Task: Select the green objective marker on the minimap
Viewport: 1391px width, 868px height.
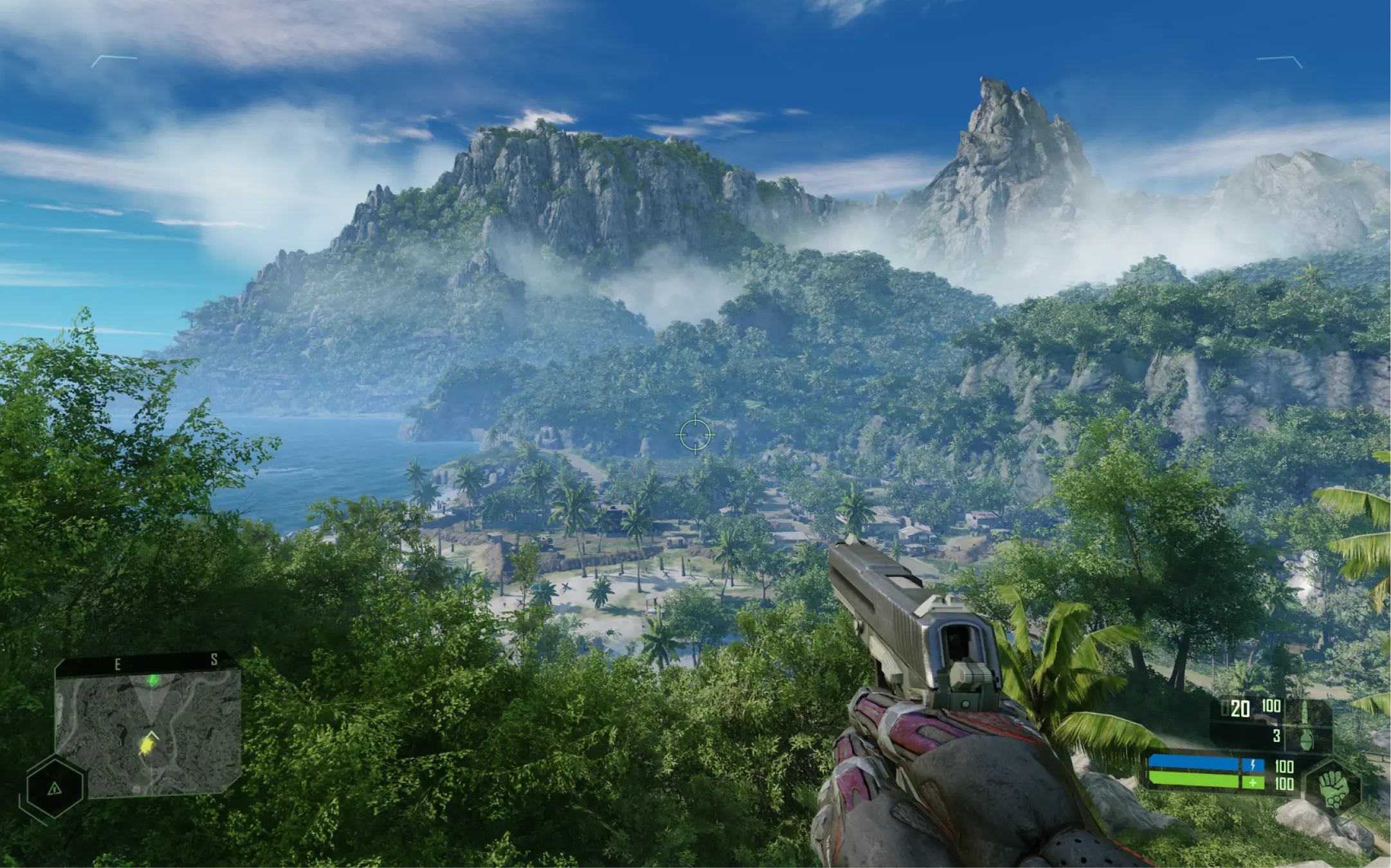Action: [153, 680]
